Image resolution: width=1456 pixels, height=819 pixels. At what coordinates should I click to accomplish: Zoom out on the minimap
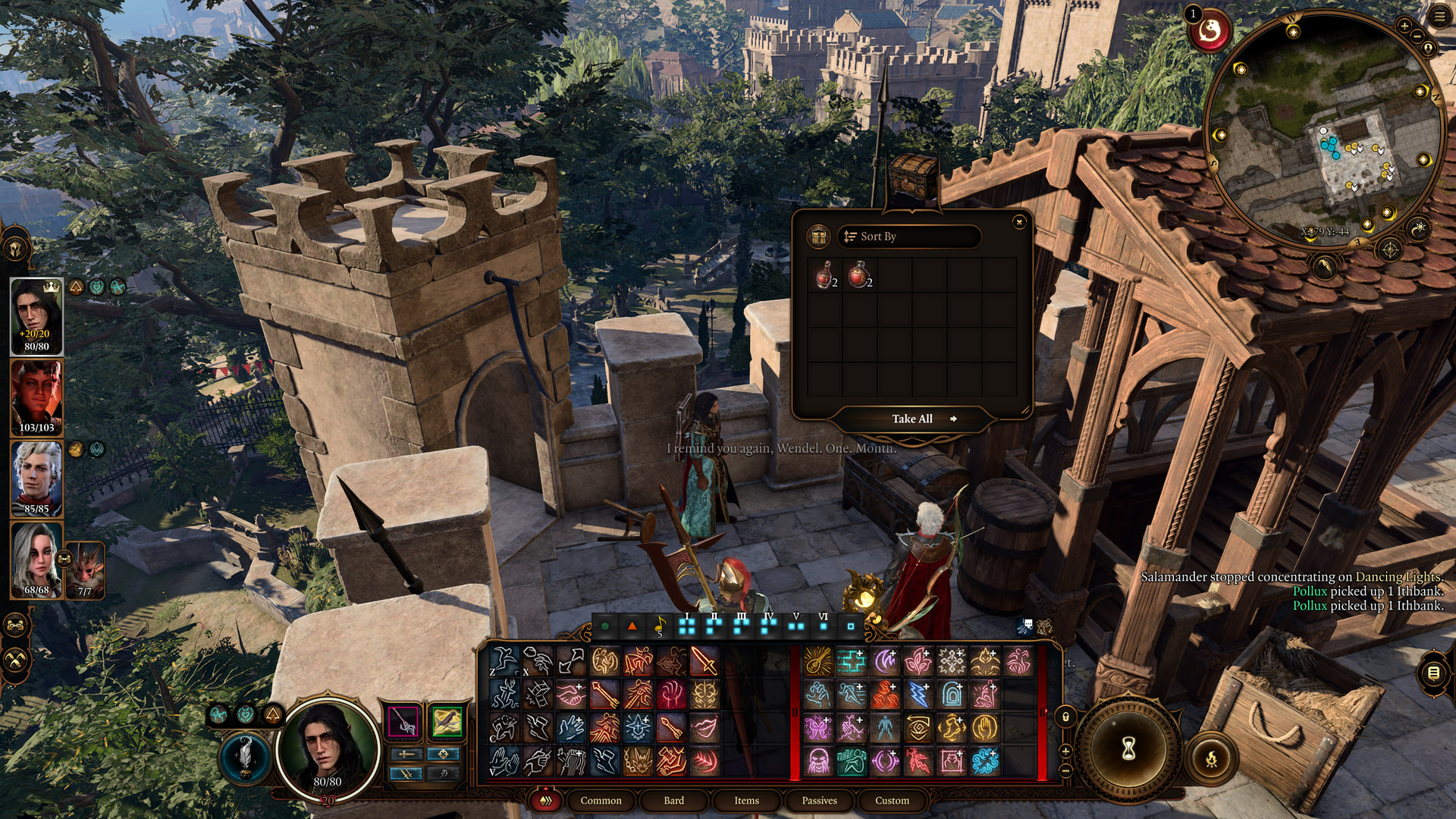(1418, 36)
